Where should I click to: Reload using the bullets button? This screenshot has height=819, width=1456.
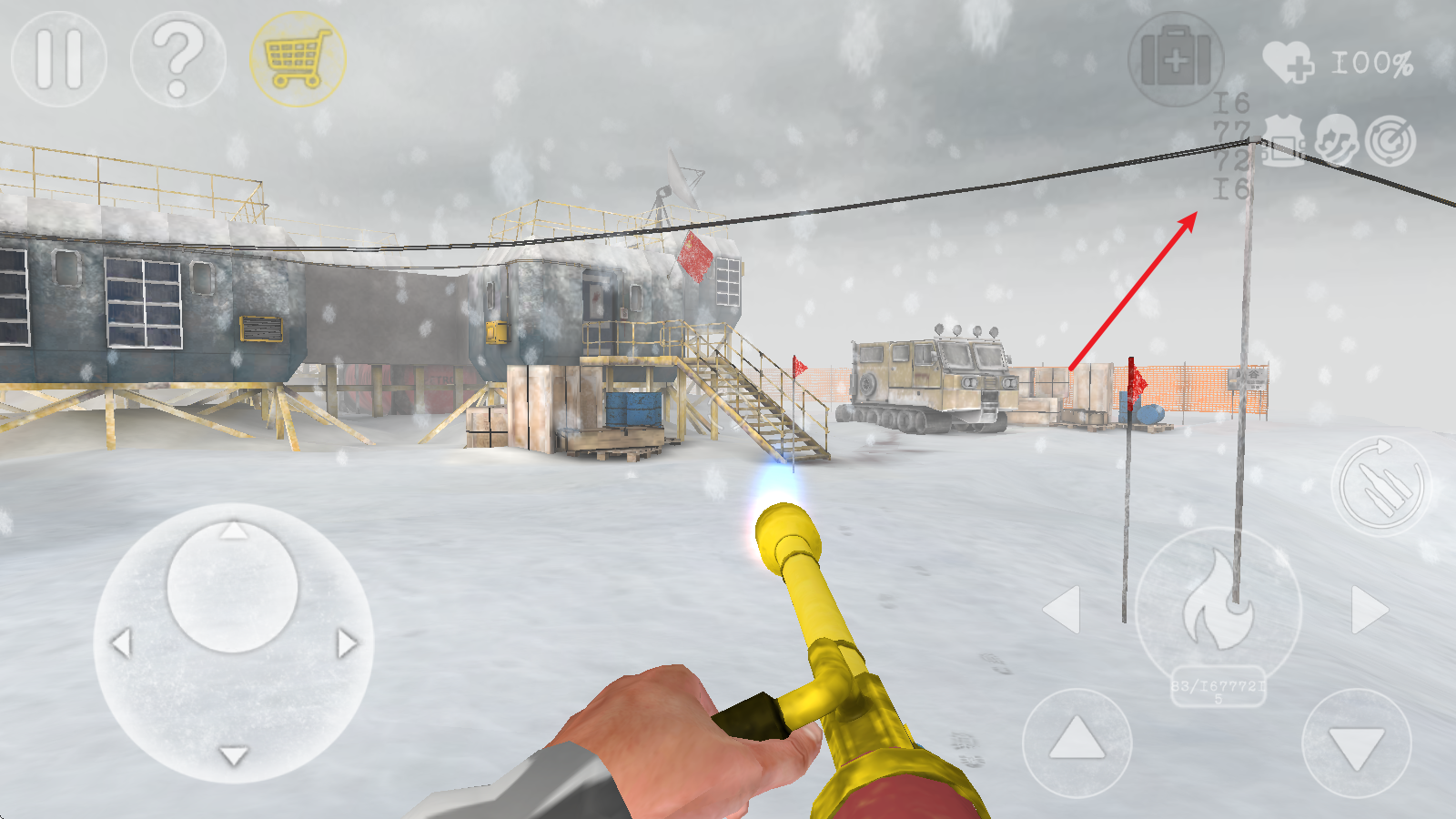[x=1381, y=486]
